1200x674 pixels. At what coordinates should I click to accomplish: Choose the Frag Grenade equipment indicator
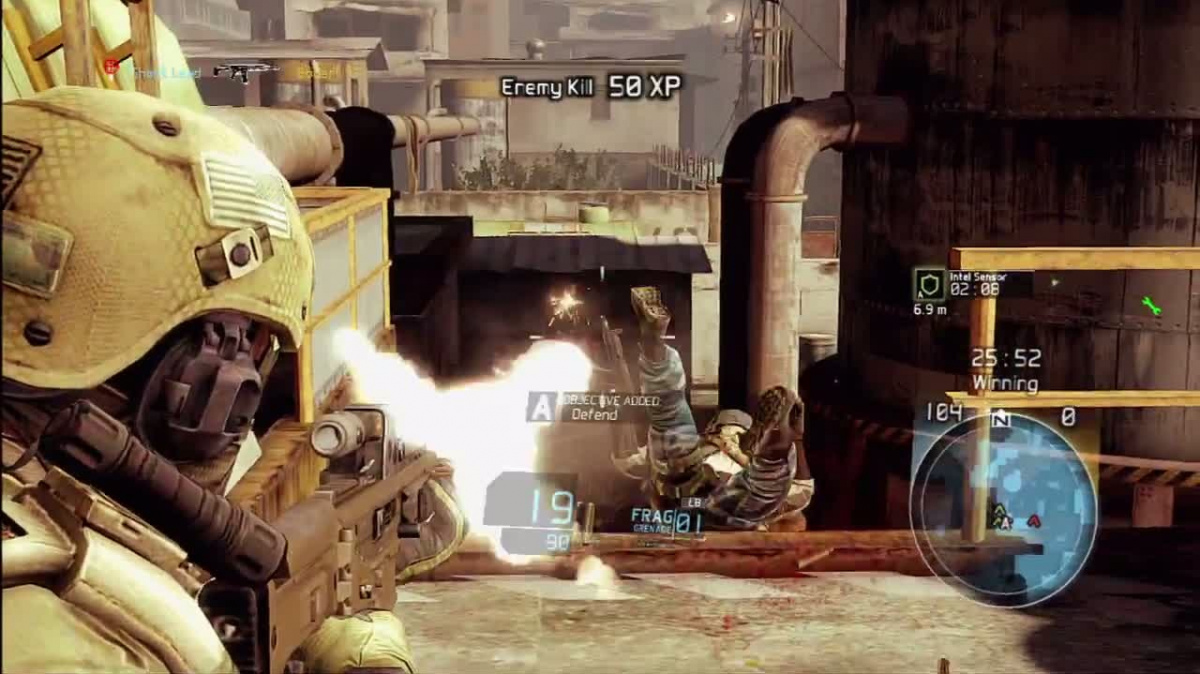pyautogui.click(x=667, y=519)
